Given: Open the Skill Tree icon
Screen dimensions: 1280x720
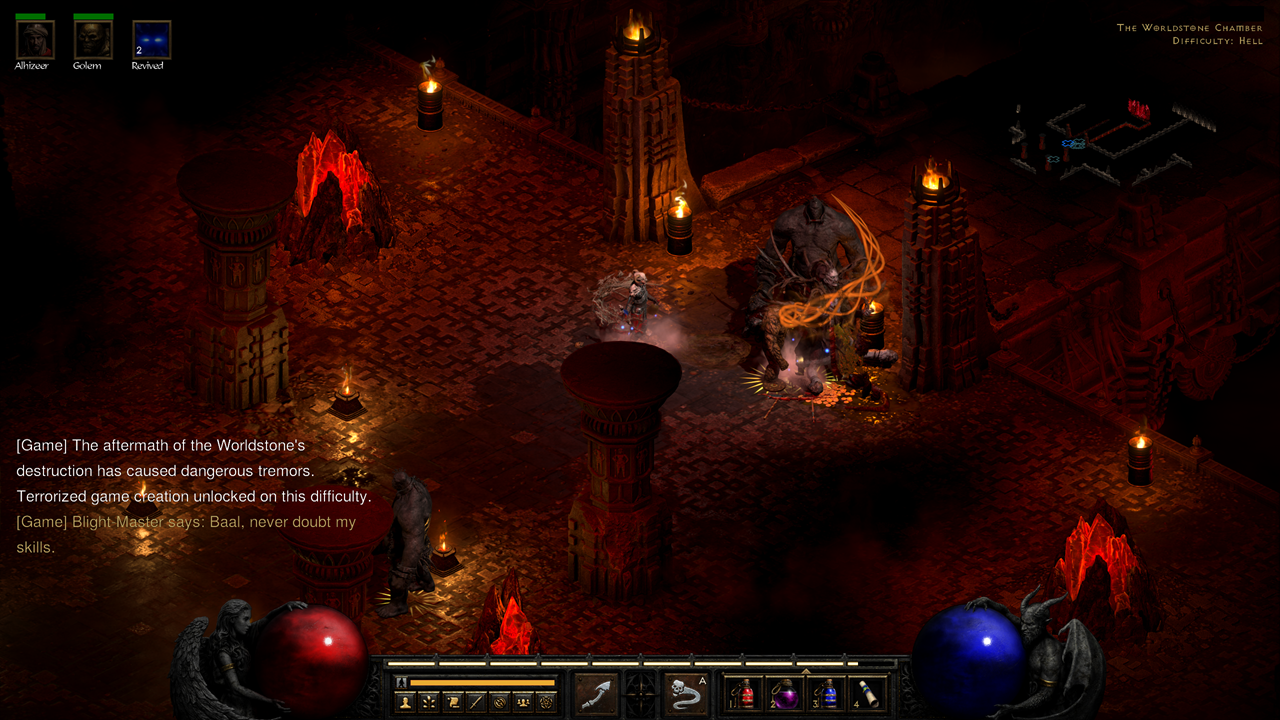Looking at the screenshot, I should [x=426, y=700].
